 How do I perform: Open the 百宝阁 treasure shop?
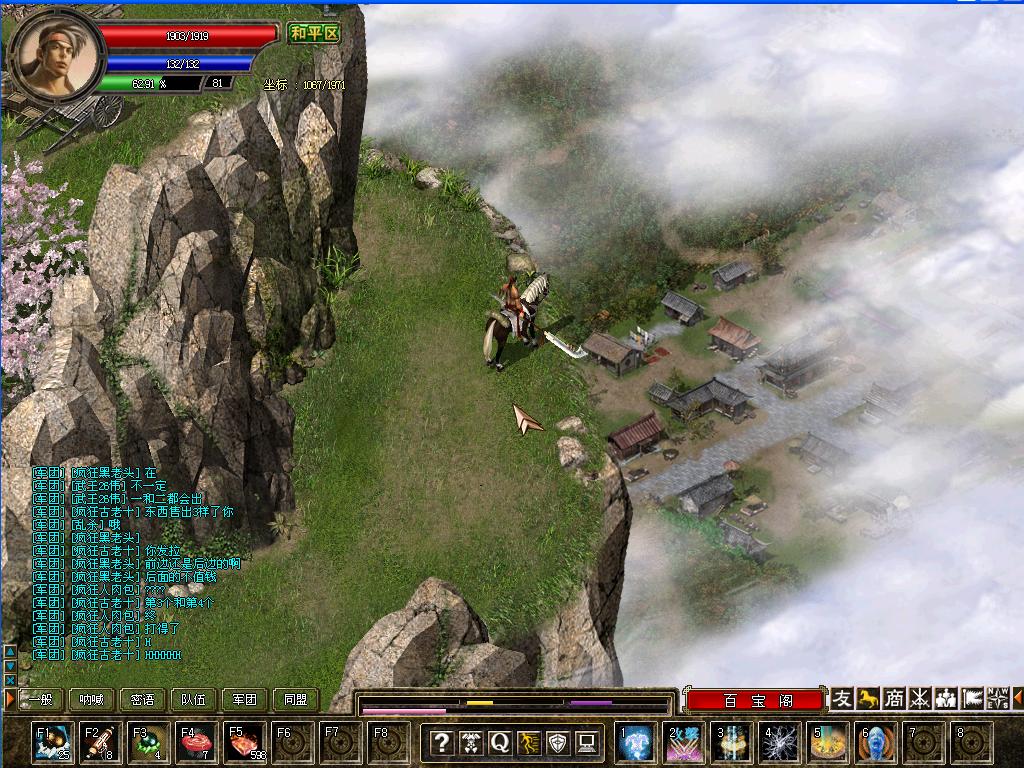757,700
